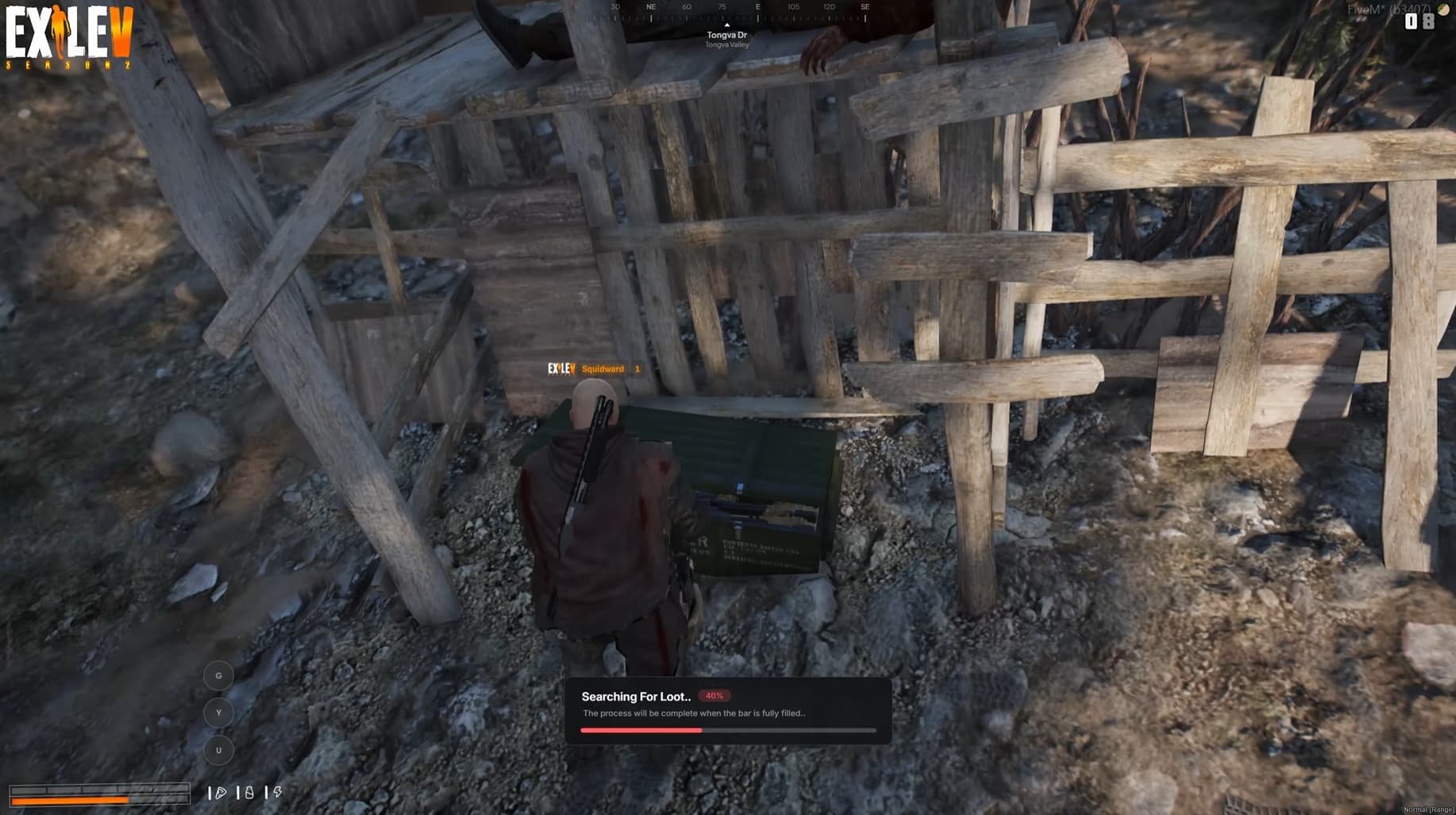The height and width of the screenshot is (815, 1456).
Task: Toggle the U action key button
Action: pyautogui.click(x=218, y=750)
